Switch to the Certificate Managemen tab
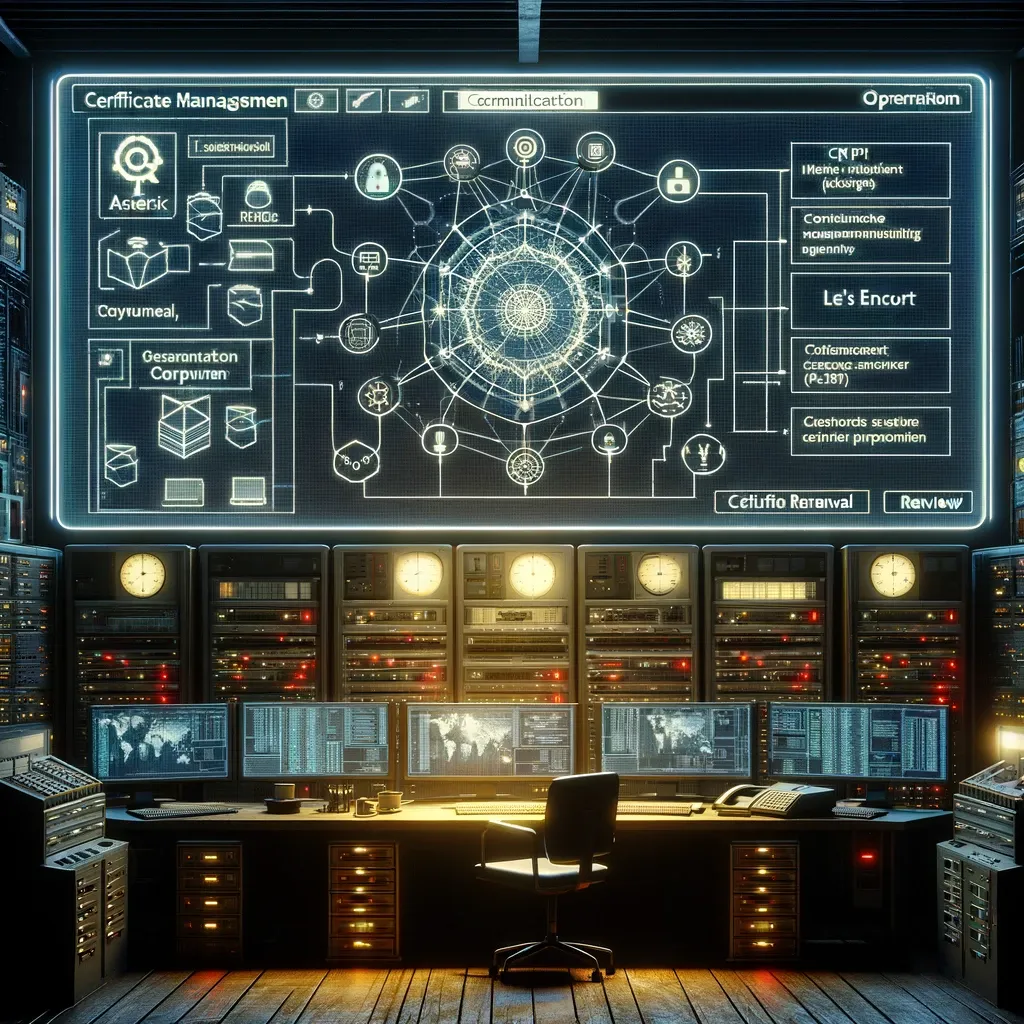 [187, 100]
